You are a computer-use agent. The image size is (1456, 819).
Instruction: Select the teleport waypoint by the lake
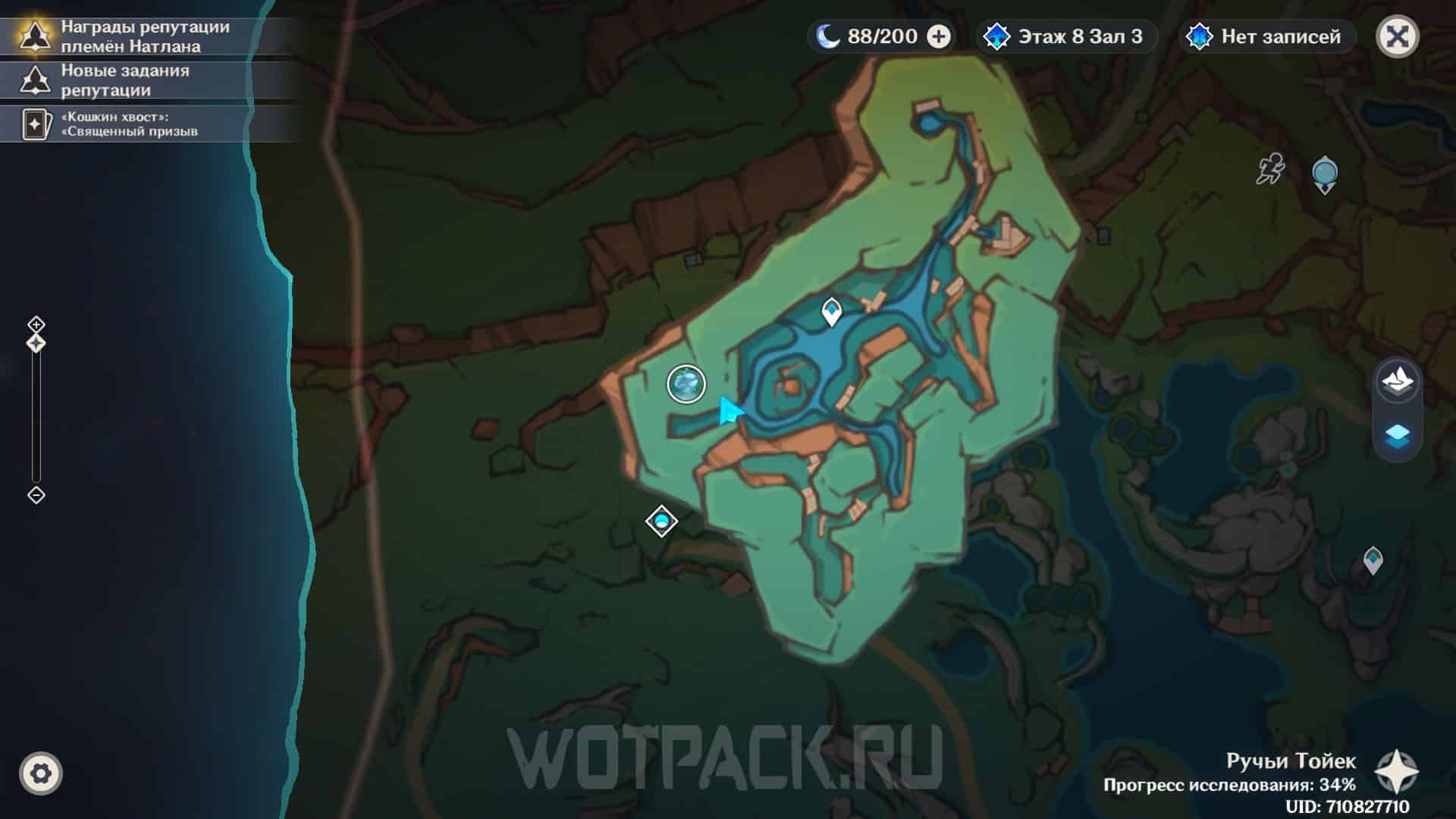832,312
